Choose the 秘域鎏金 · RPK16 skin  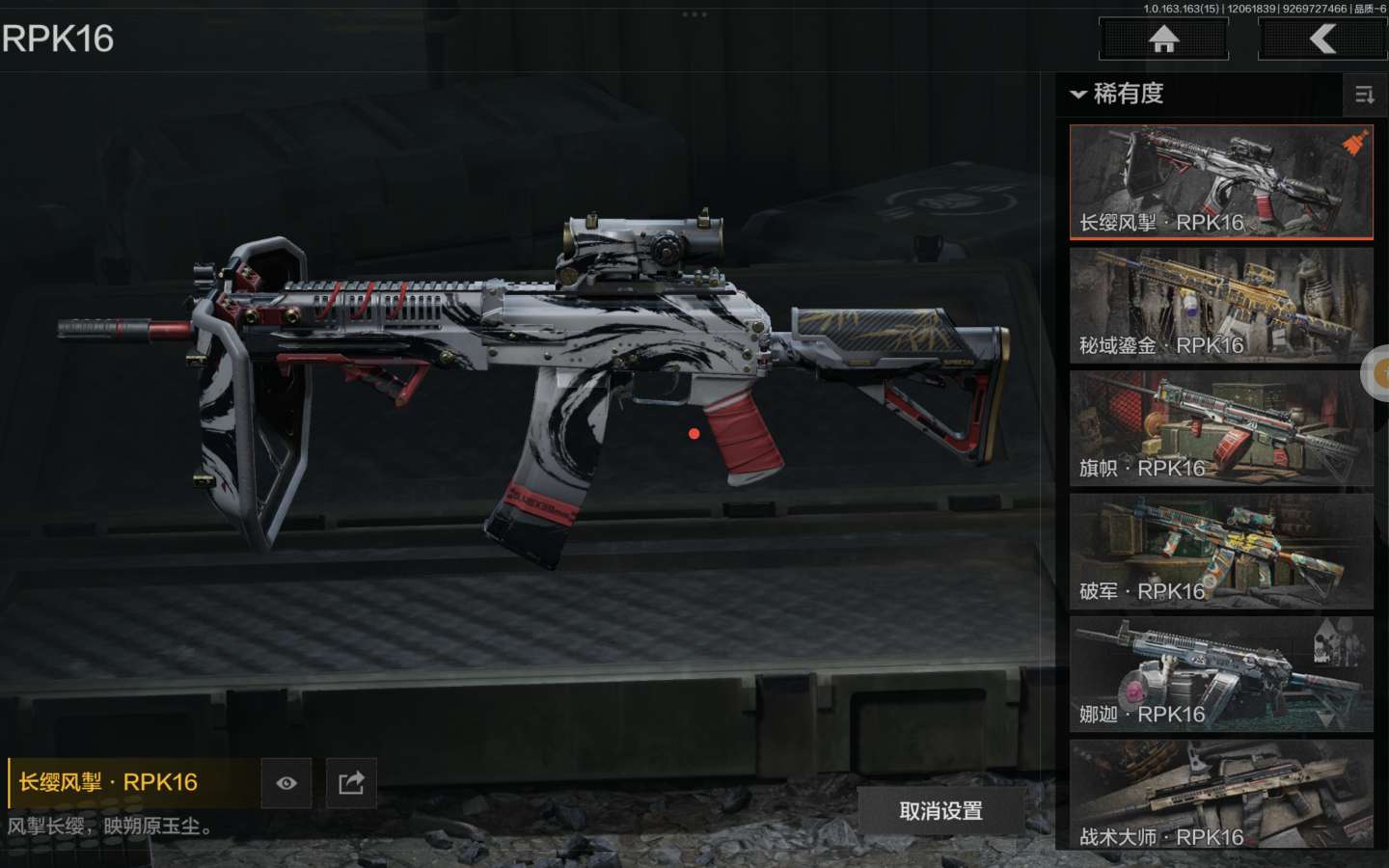[x=1220, y=305]
